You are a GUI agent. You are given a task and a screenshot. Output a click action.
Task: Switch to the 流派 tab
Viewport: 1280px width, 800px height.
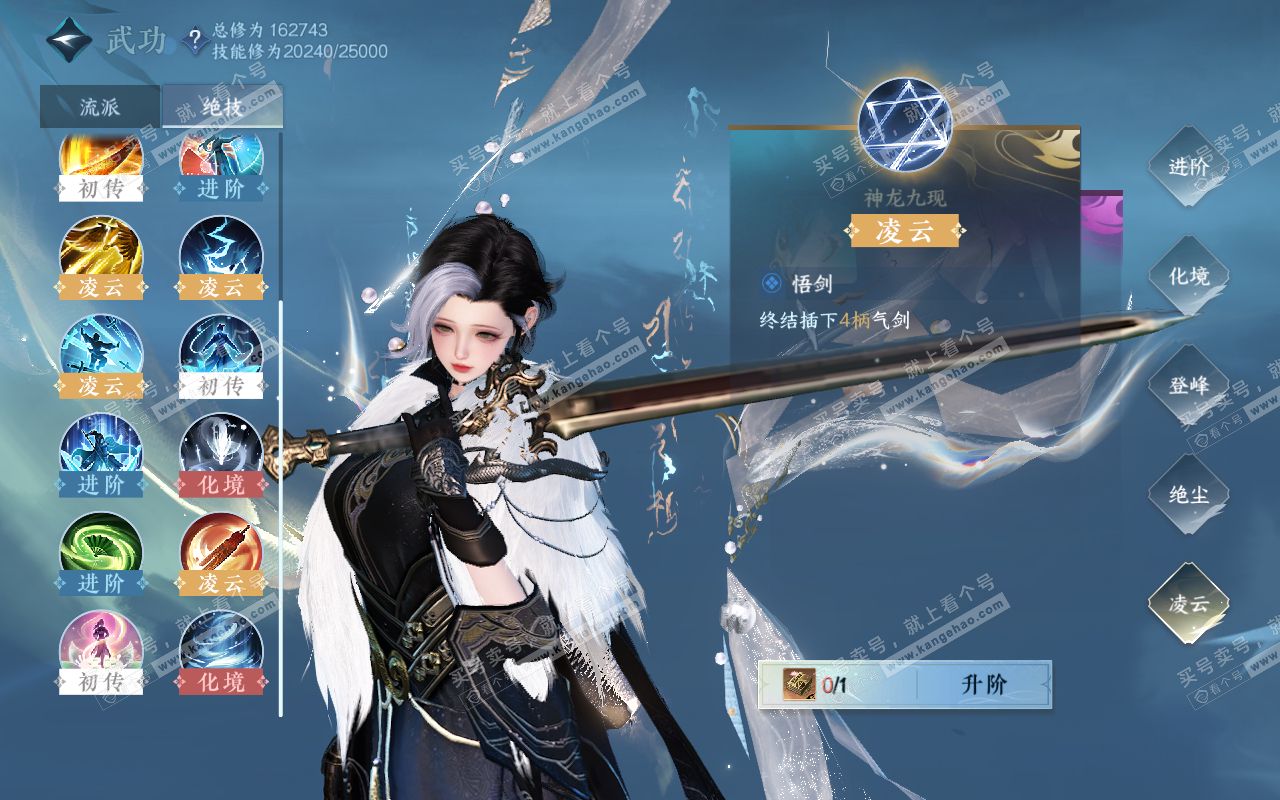(99, 107)
